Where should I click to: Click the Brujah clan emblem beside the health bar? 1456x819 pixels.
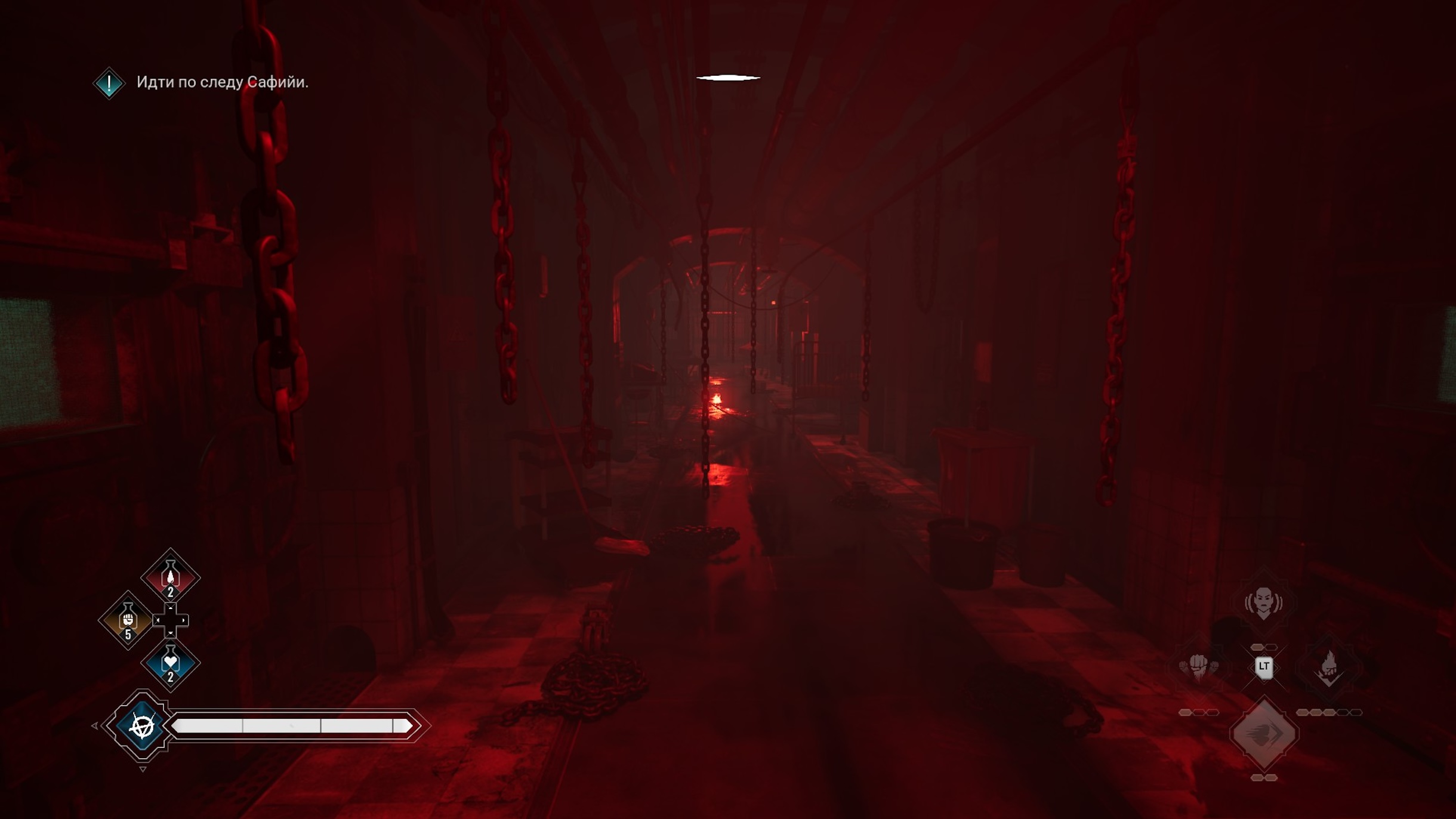[142, 725]
